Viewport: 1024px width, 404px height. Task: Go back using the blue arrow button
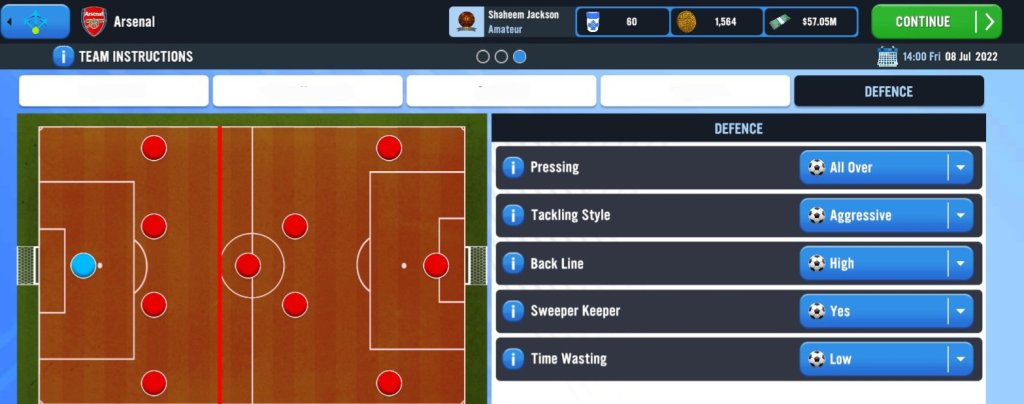pos(35,21)
